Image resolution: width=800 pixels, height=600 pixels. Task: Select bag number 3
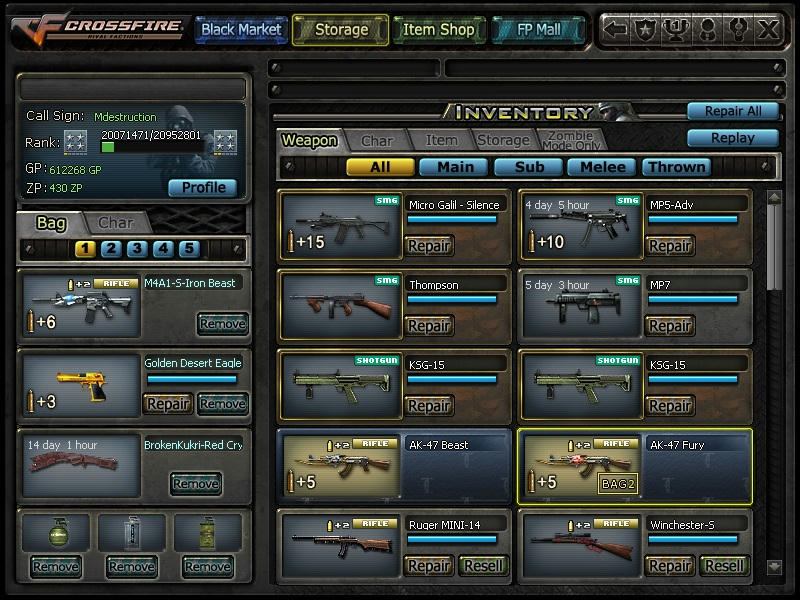click(x=137, y=249)
